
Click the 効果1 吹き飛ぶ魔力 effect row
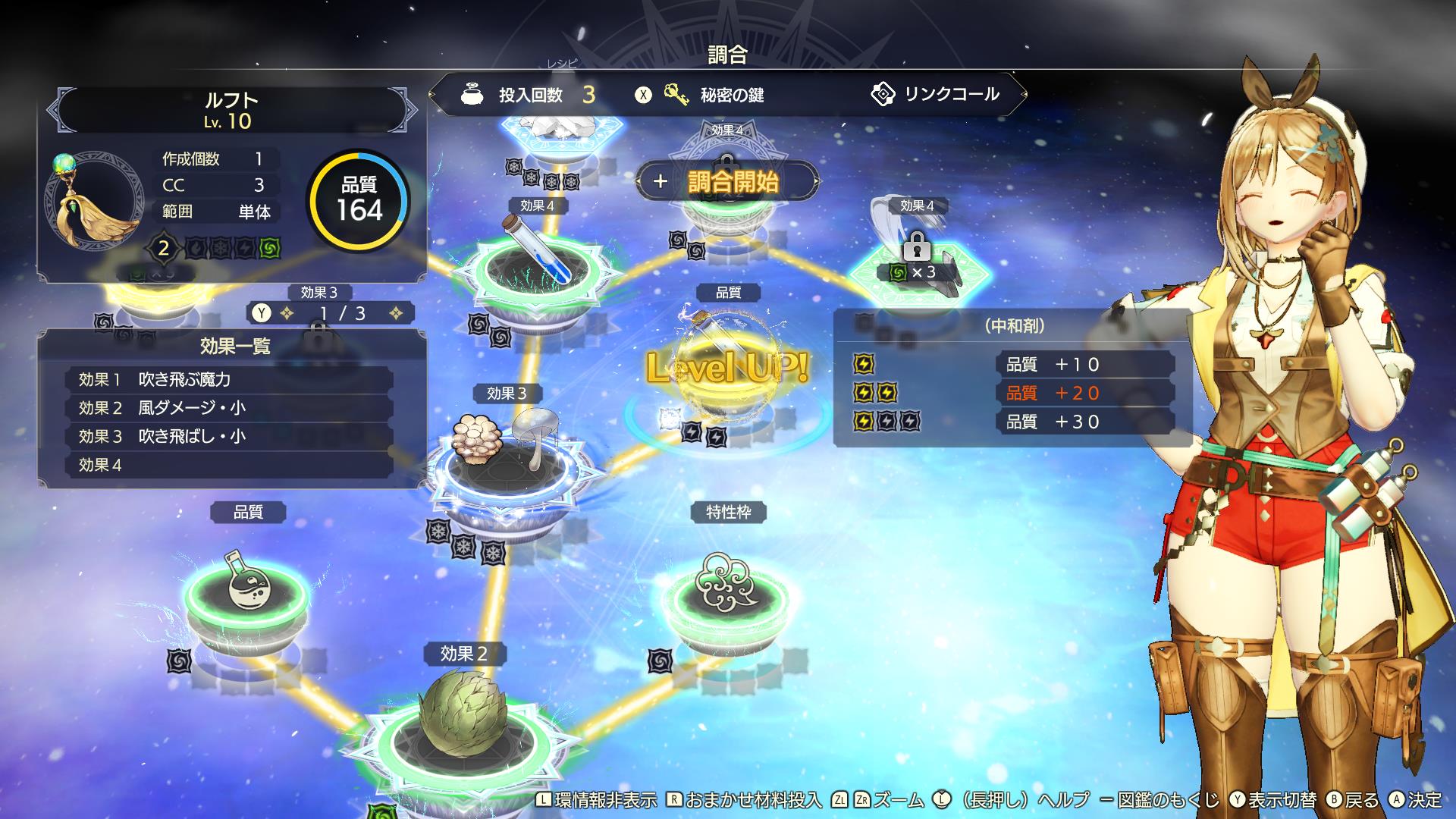click(229, 379)
